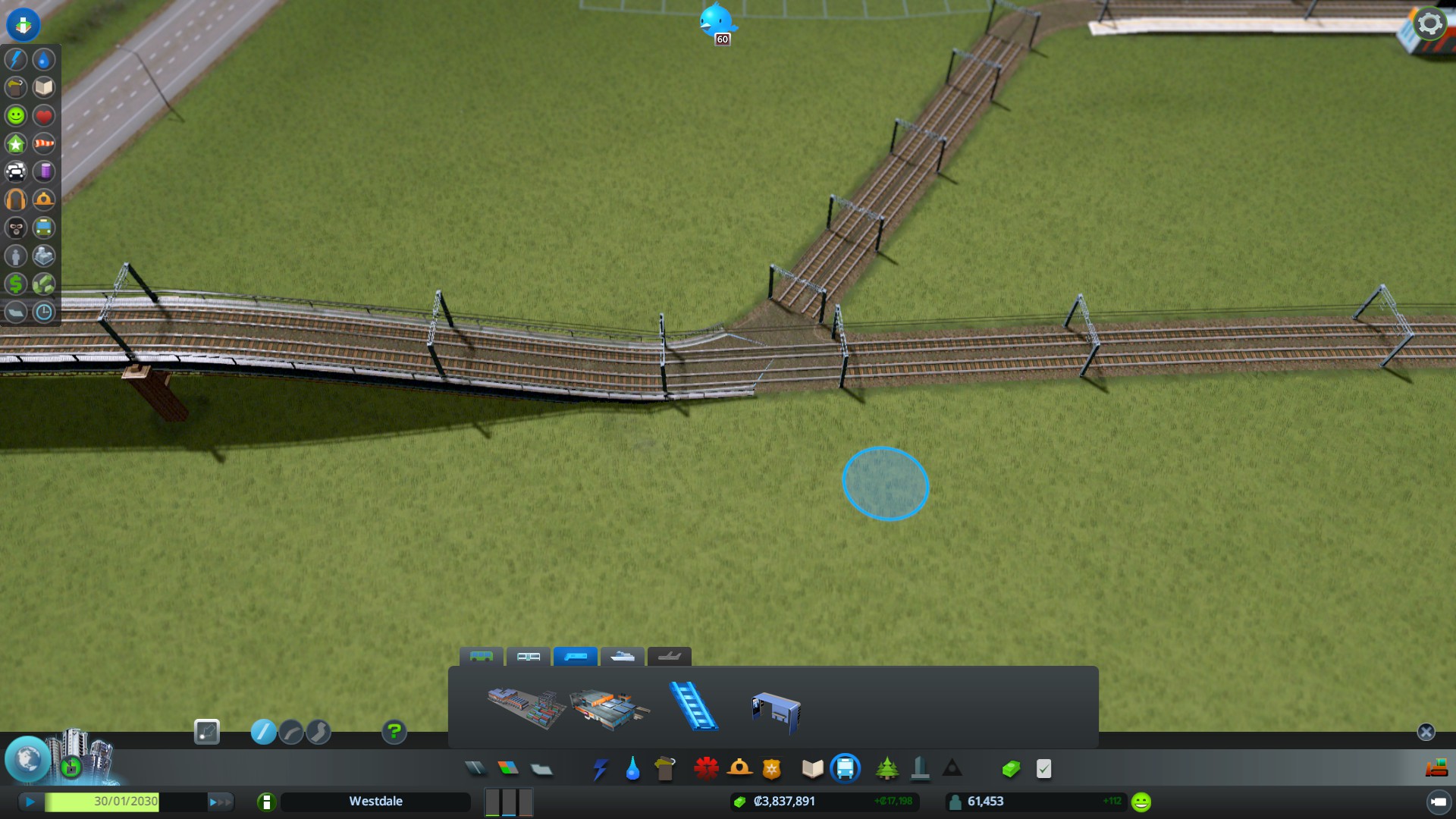1456x819 pixels.
Task: View the Wind info overlay
Action: 43,143
